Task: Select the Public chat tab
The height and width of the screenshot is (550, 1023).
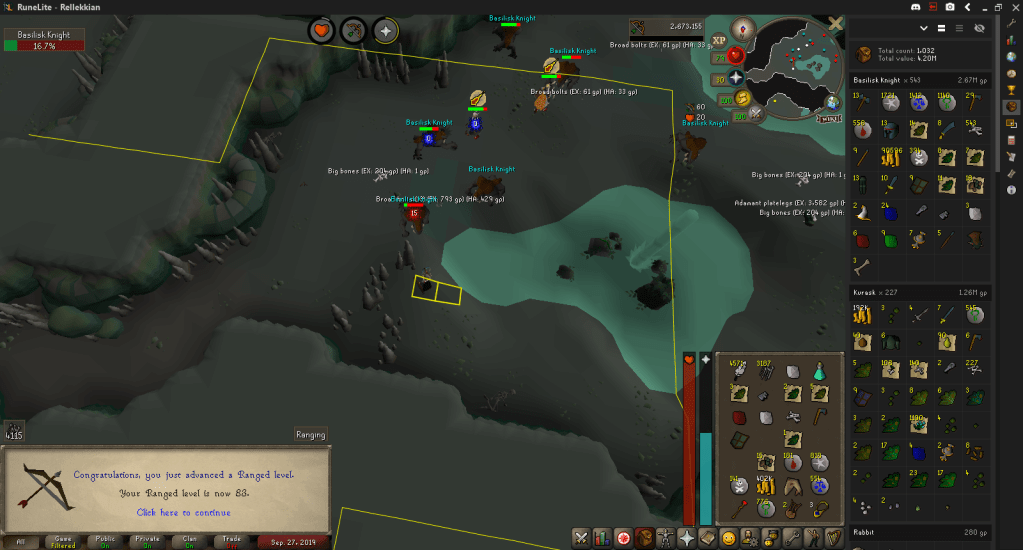Action: [x=104, y=541]
